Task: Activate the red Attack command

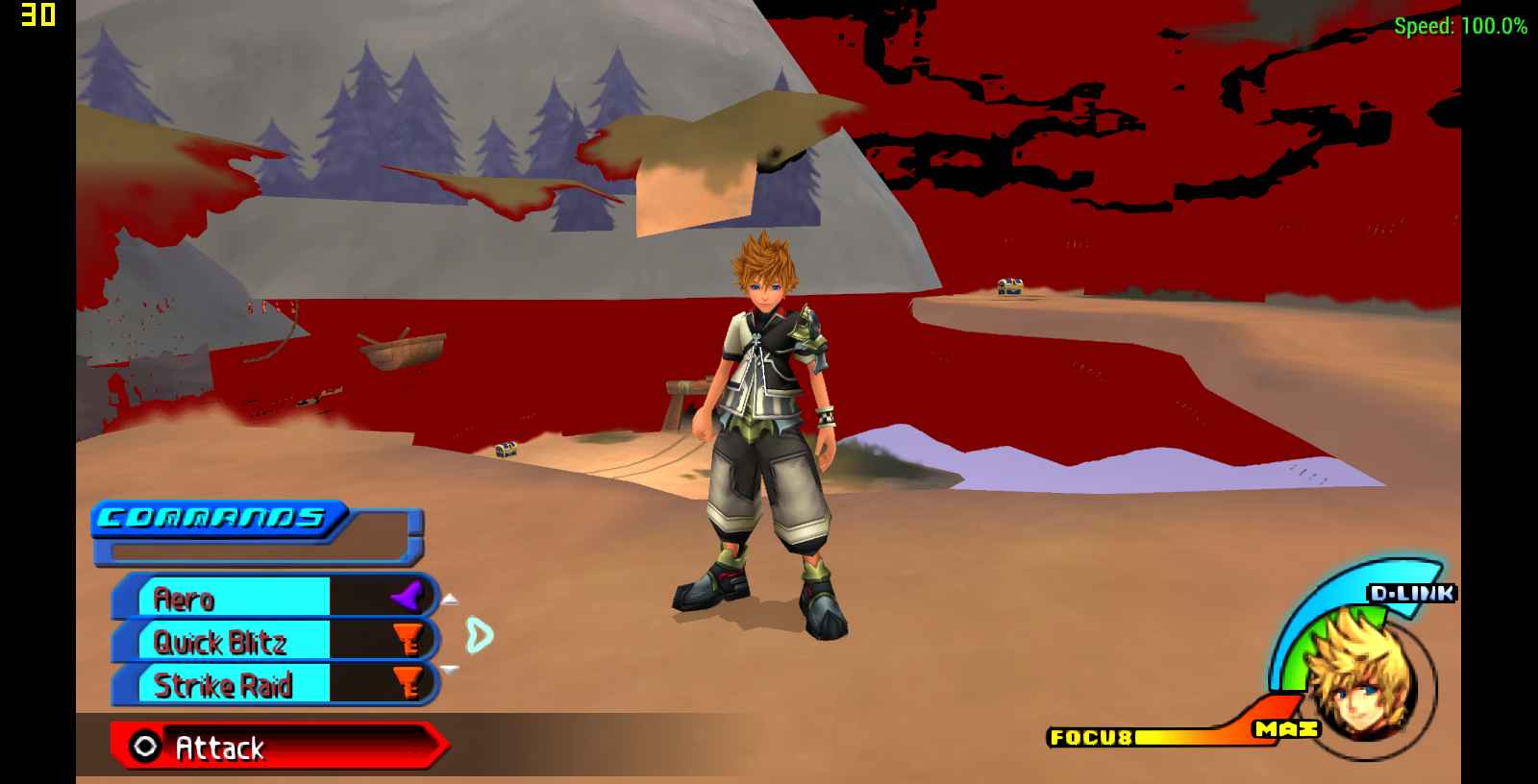Action: (x=279, y=747)
